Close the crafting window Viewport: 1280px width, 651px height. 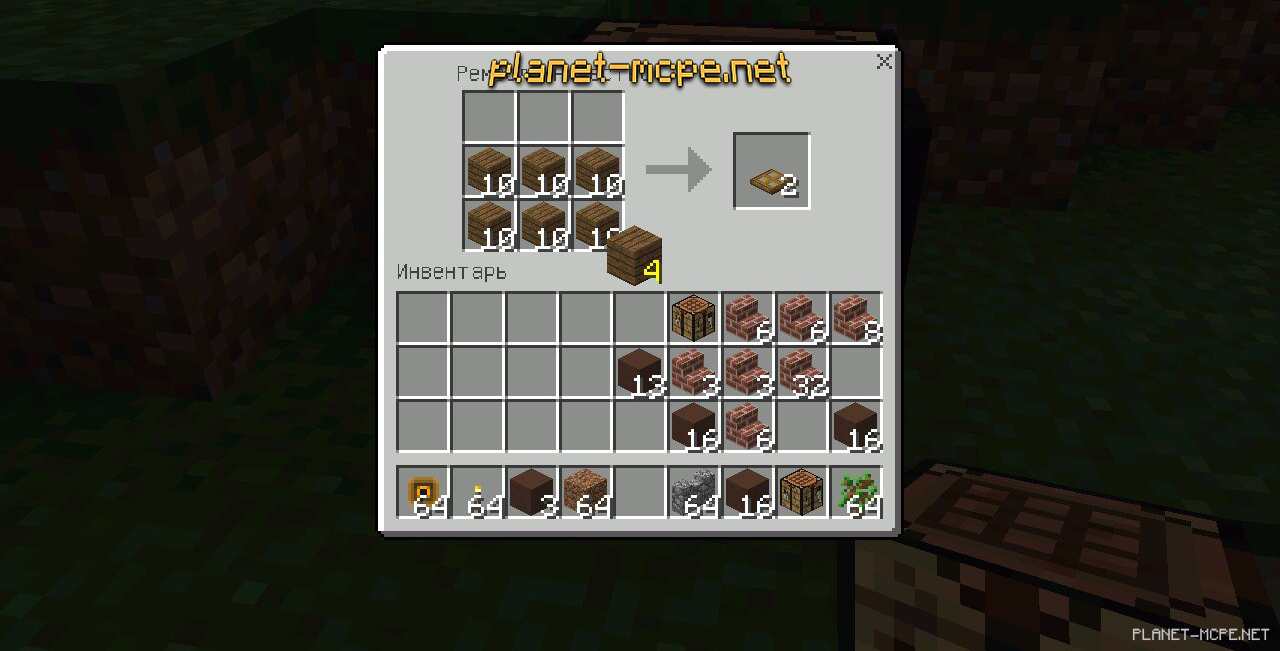[884, 62]
